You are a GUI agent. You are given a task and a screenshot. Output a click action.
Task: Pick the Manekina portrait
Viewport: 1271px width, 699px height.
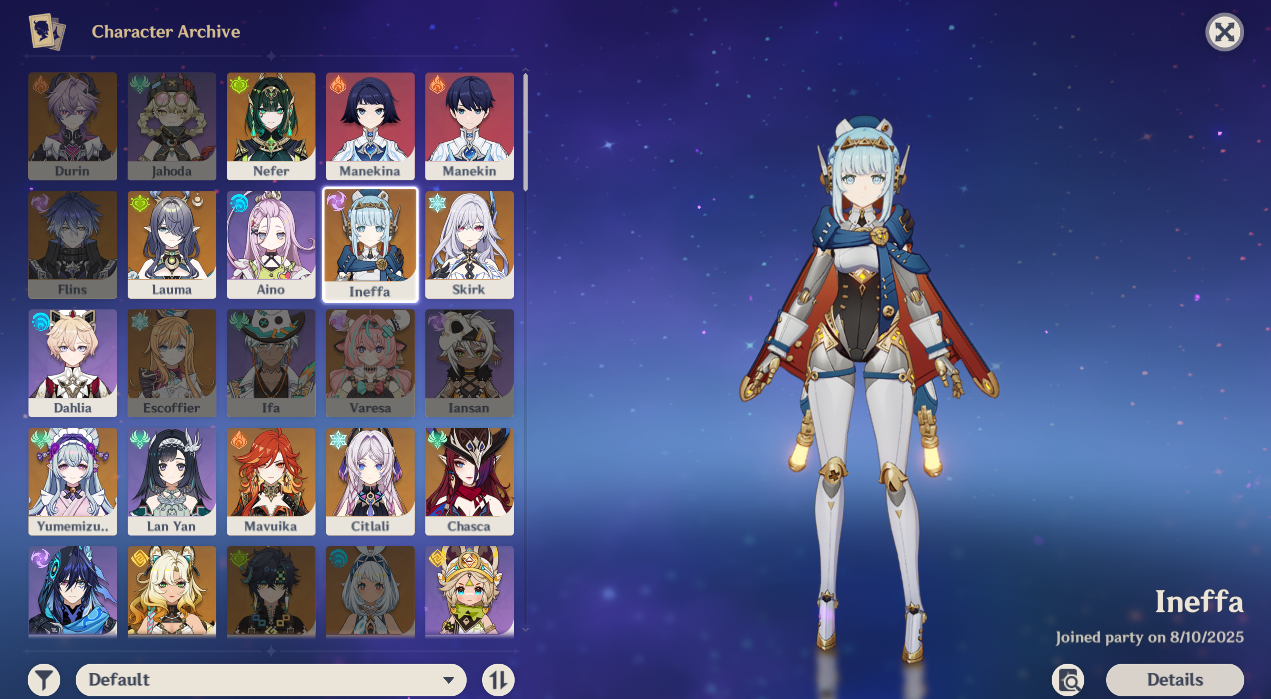click(370, 125)
